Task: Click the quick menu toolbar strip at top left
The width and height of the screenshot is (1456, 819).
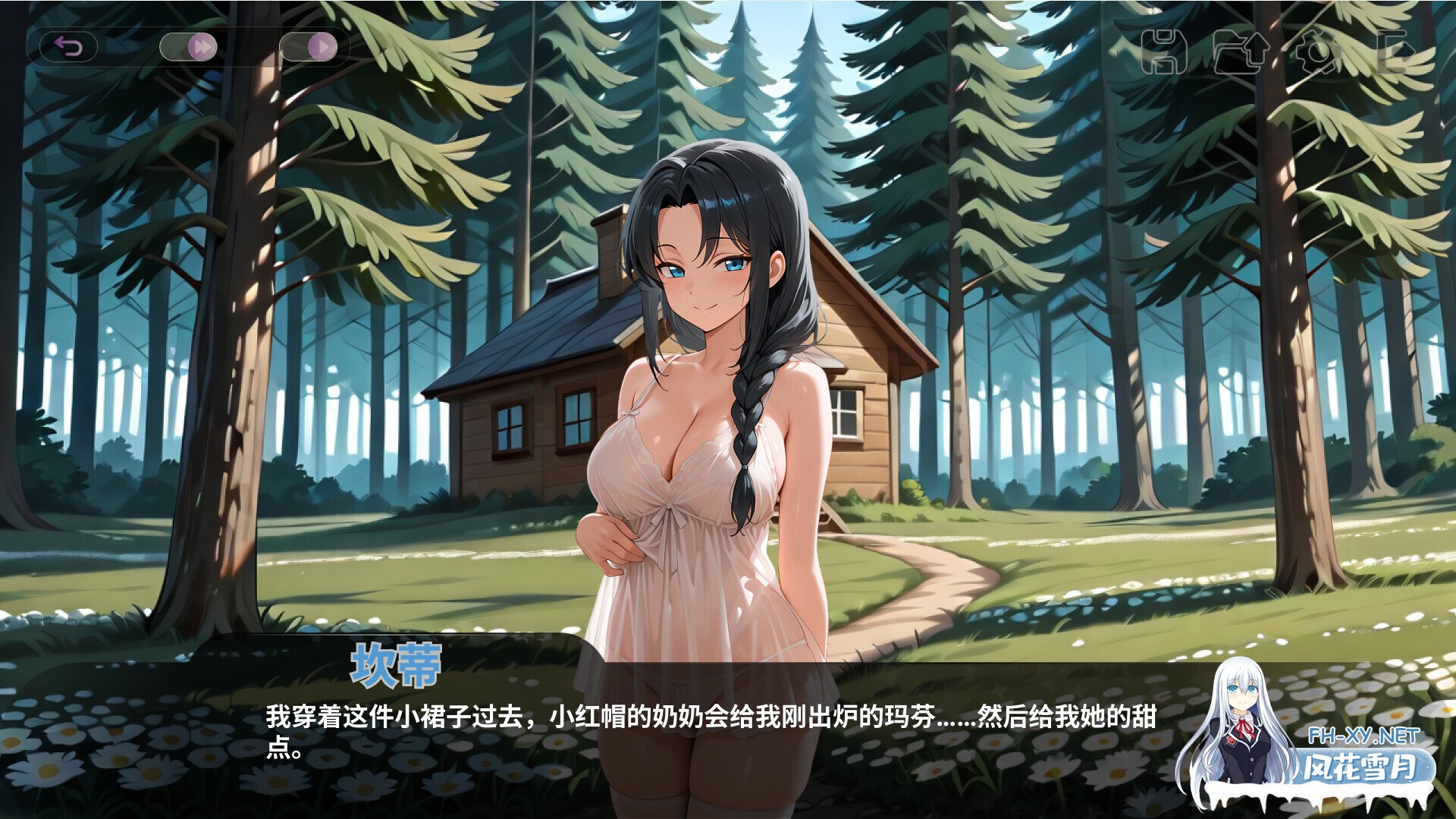Action: [190, 45]
